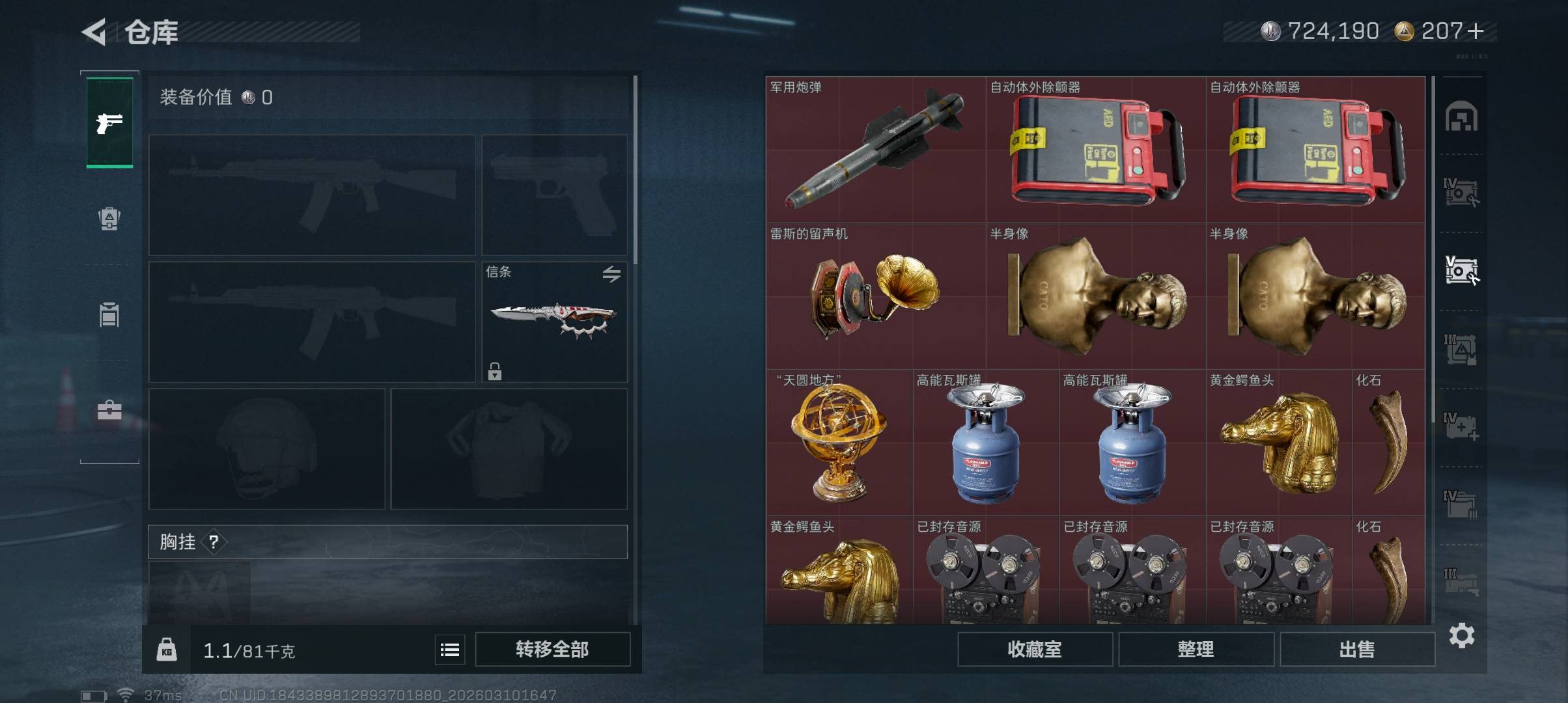1568x703 pixels.
Task: Switch to the backpack tab
Action: click(x=109, y=219)
